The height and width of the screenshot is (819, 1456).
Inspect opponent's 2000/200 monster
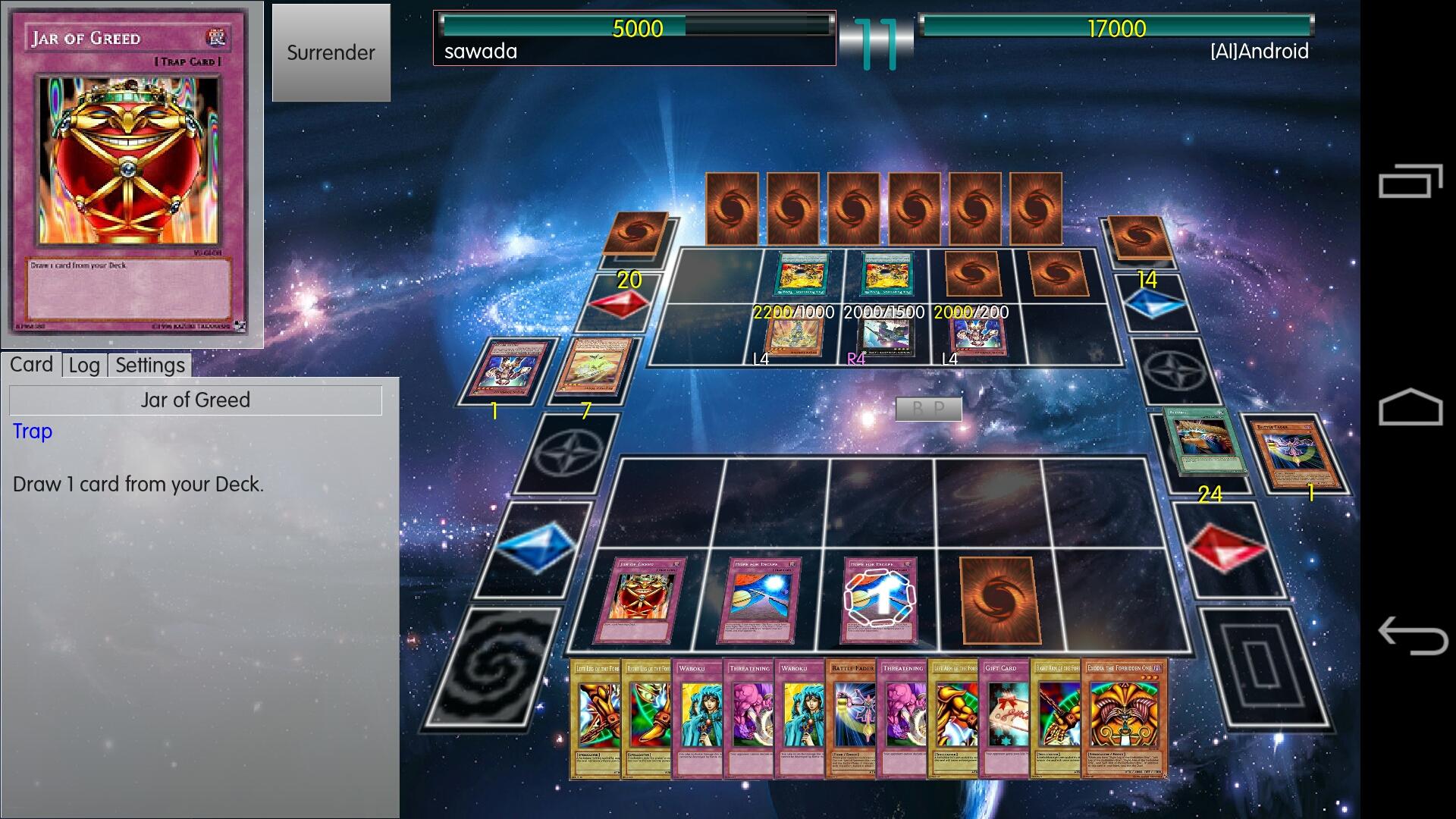tap(977, 337)
